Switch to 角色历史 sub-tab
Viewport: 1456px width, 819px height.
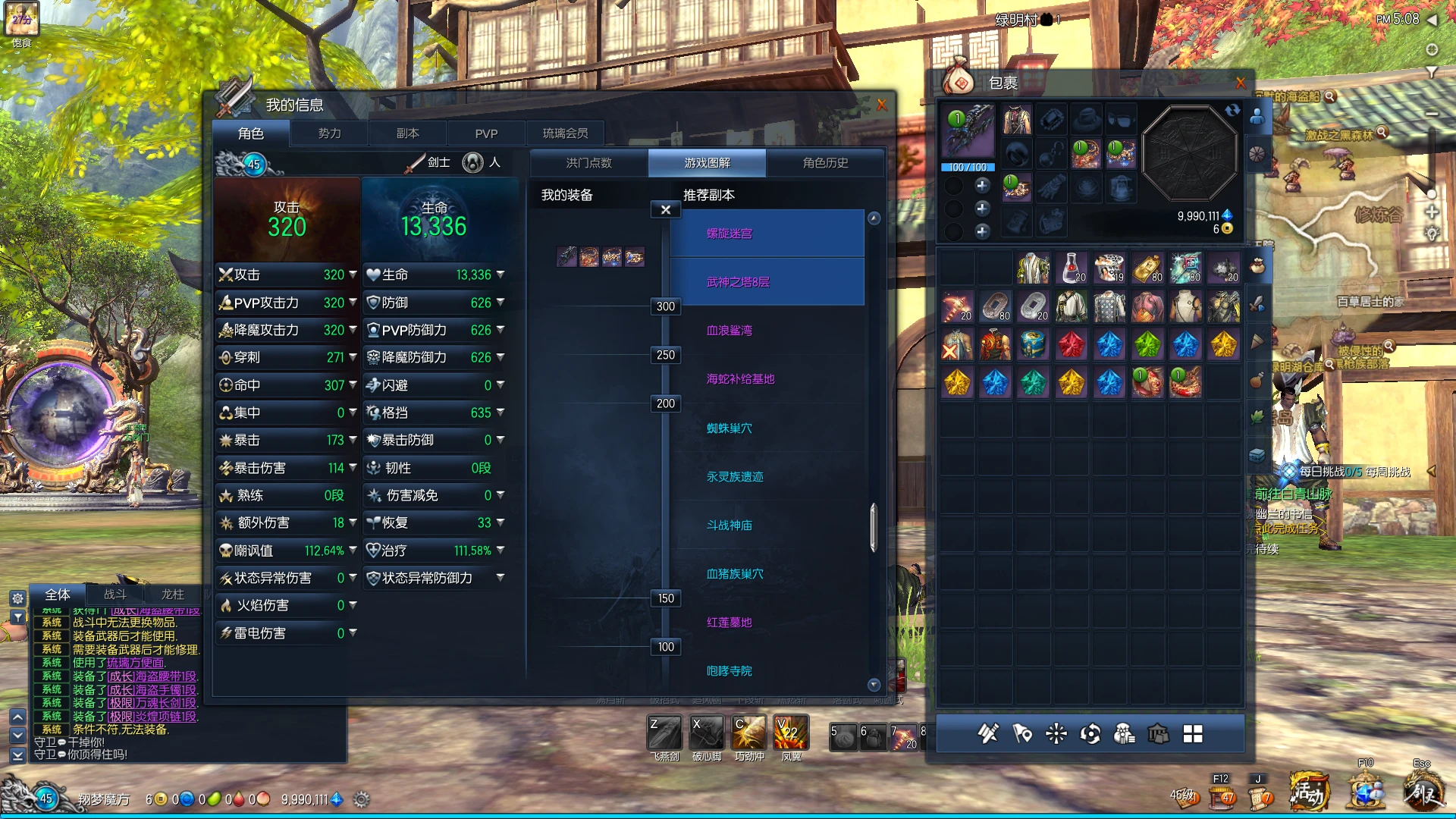[x=825, y=163]
